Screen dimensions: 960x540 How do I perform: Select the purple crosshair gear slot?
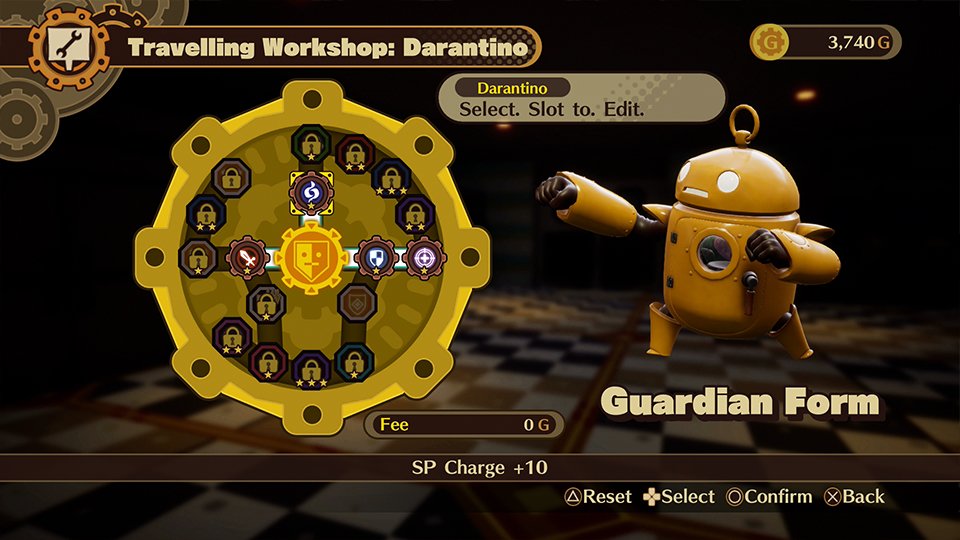tap(425, 257)
